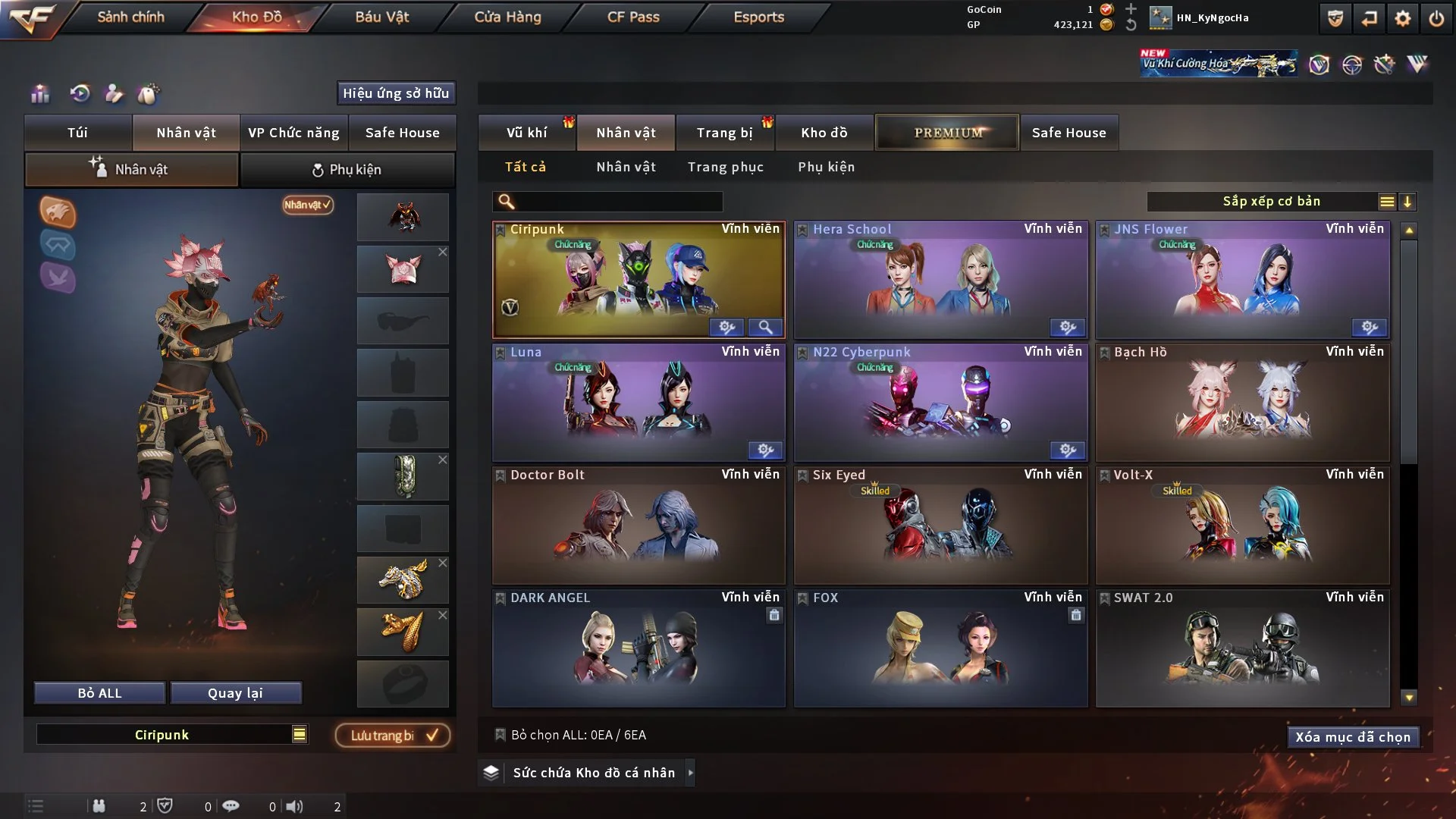Filter by Trang phục category
This screenshot has height=819, width=1456.
coord(725,167)
